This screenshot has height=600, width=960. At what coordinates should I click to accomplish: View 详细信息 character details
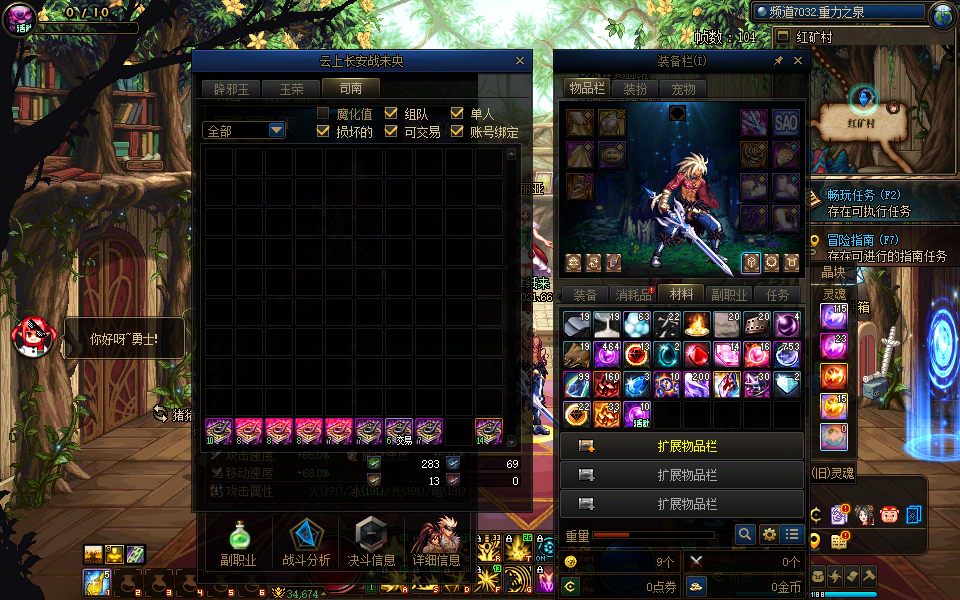click(436, 543)
